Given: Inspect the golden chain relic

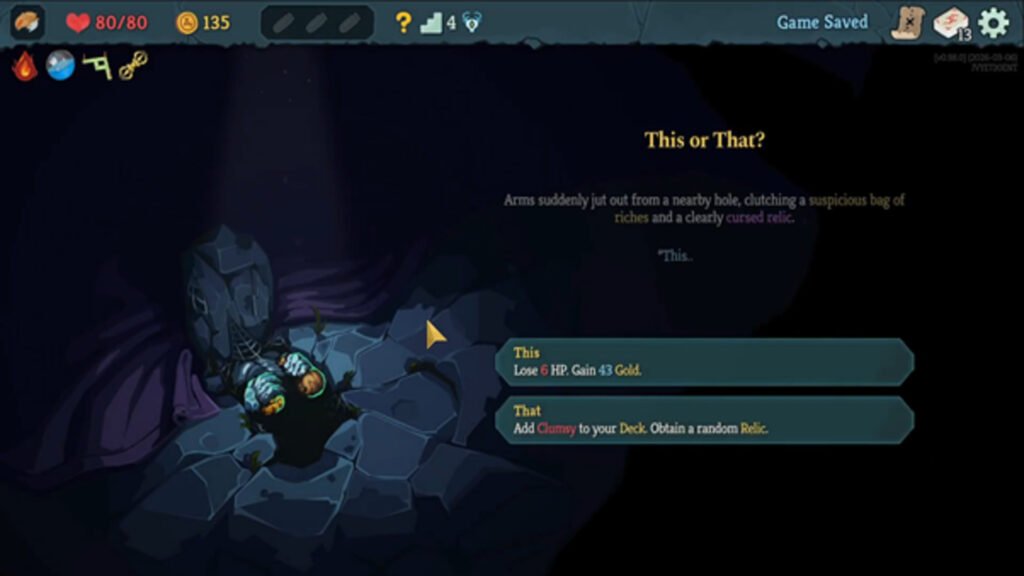Looking at the screenshot, I should 133,66.
